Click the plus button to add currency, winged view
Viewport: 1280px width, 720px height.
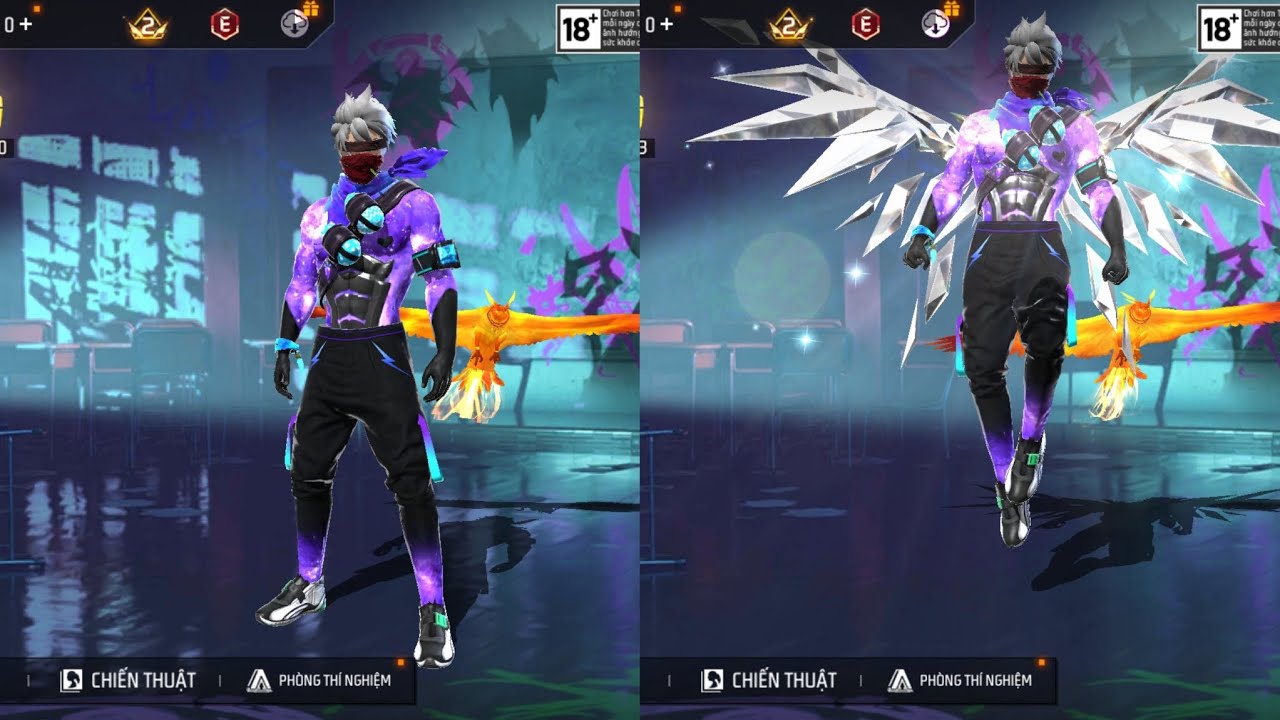pyautogui.click(x=666, y=24)
